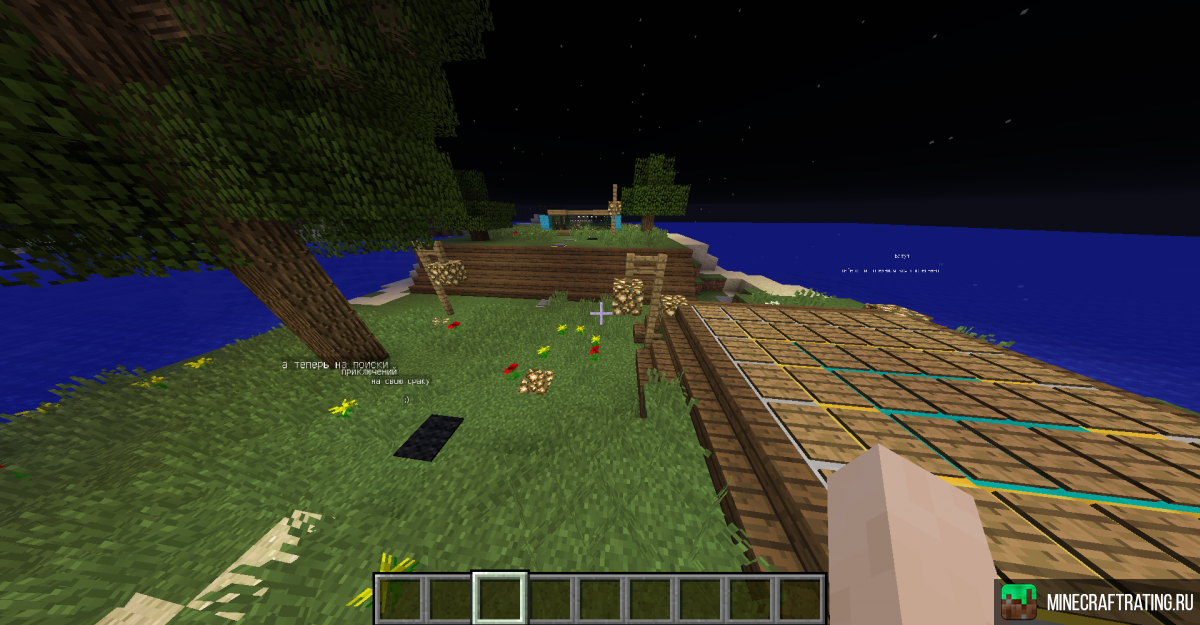The height and width of the screenshot is (625, 1200).
Task: Select the highlighted hotbar slot
Action: click(x=499, y=599)
